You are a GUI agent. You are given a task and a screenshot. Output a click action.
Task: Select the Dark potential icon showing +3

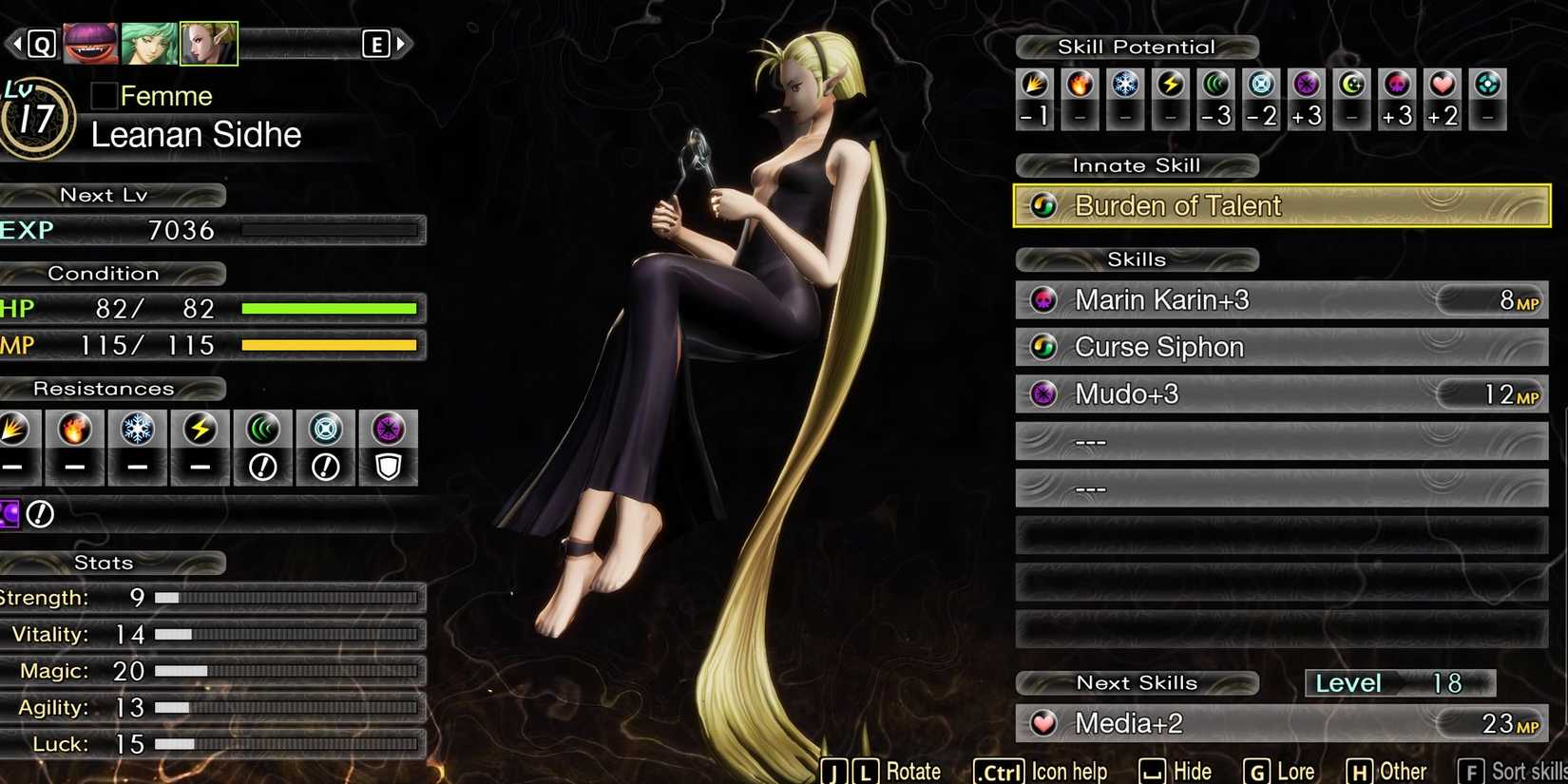[x=1307, y=86]
